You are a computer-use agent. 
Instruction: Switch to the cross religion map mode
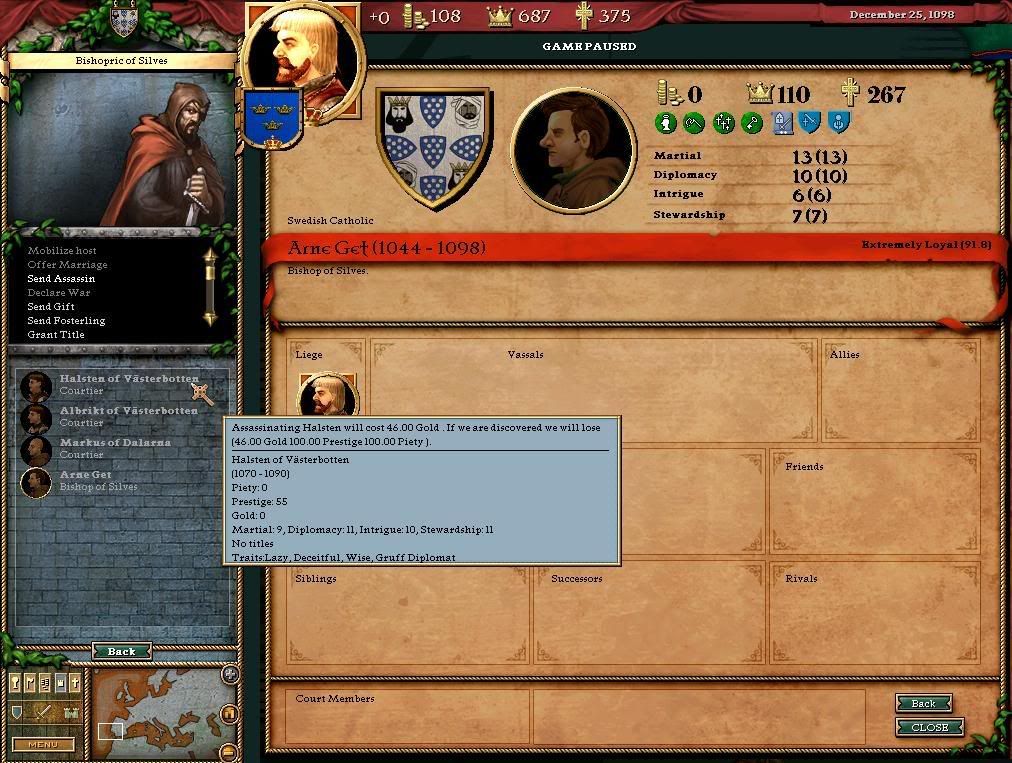75,683
